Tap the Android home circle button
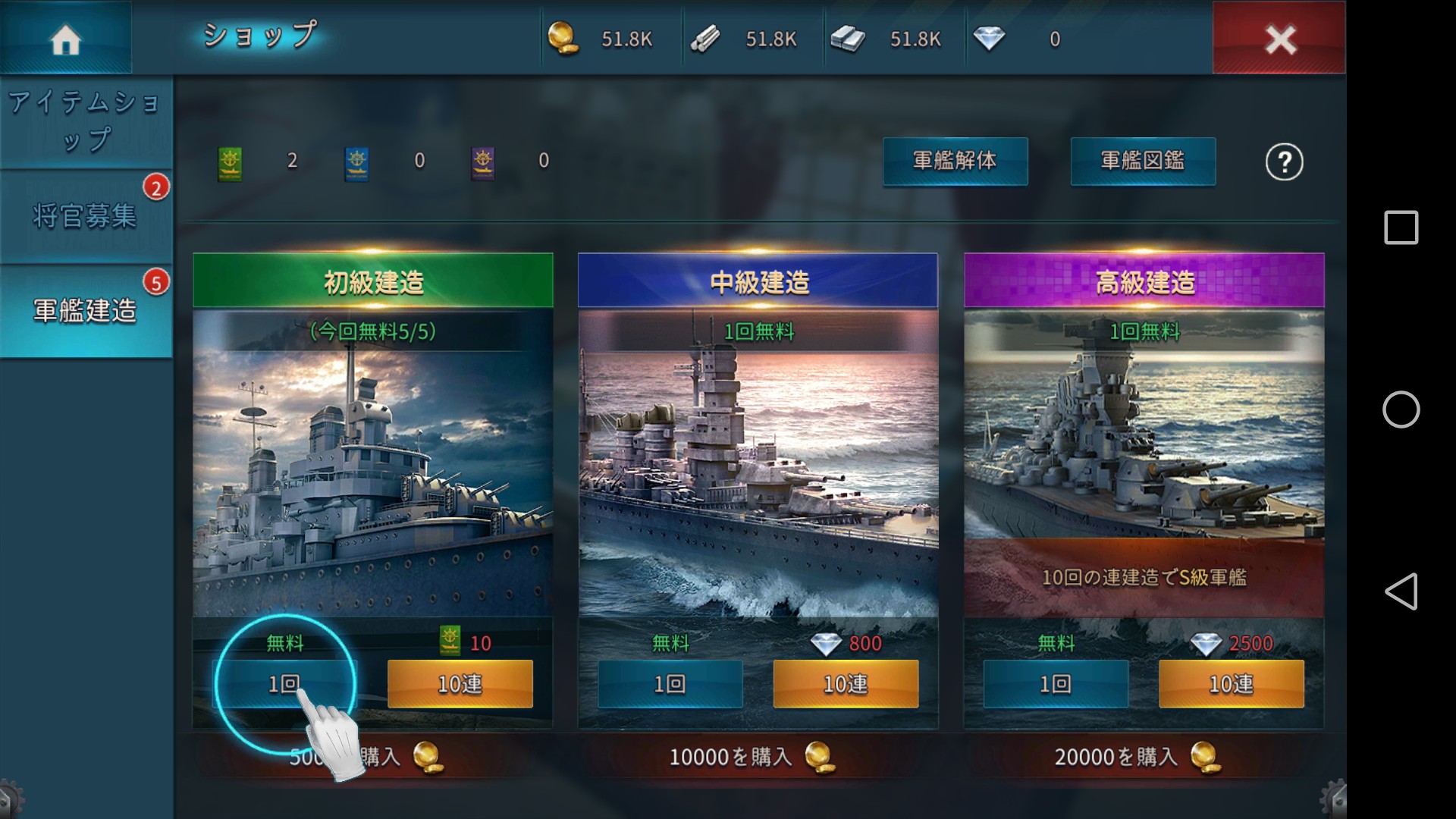1456x819 pixels. point(1401,409)
